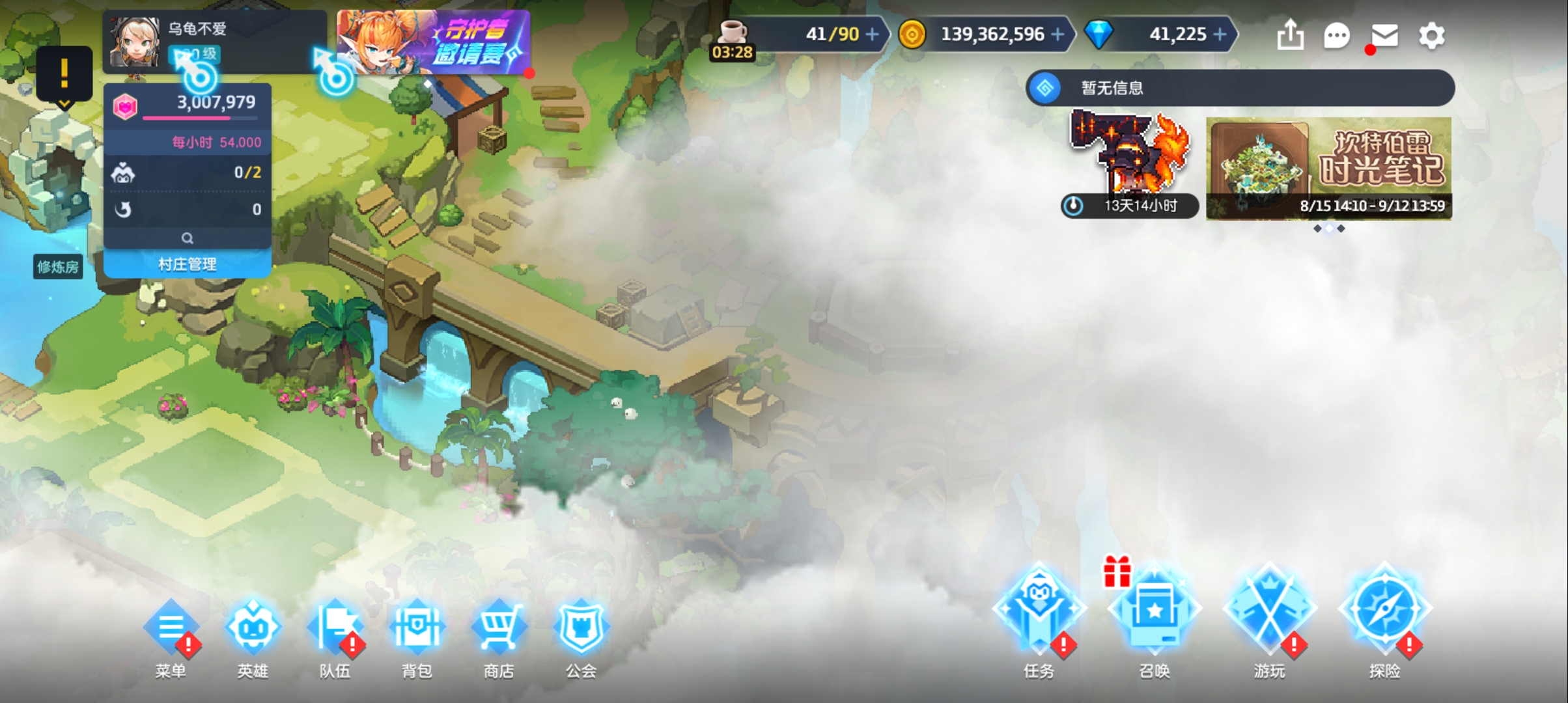Open the 召唤 summon screen
This screenshot has width=1568, height=703.
pyautogui.click(x=1154, y=612)
